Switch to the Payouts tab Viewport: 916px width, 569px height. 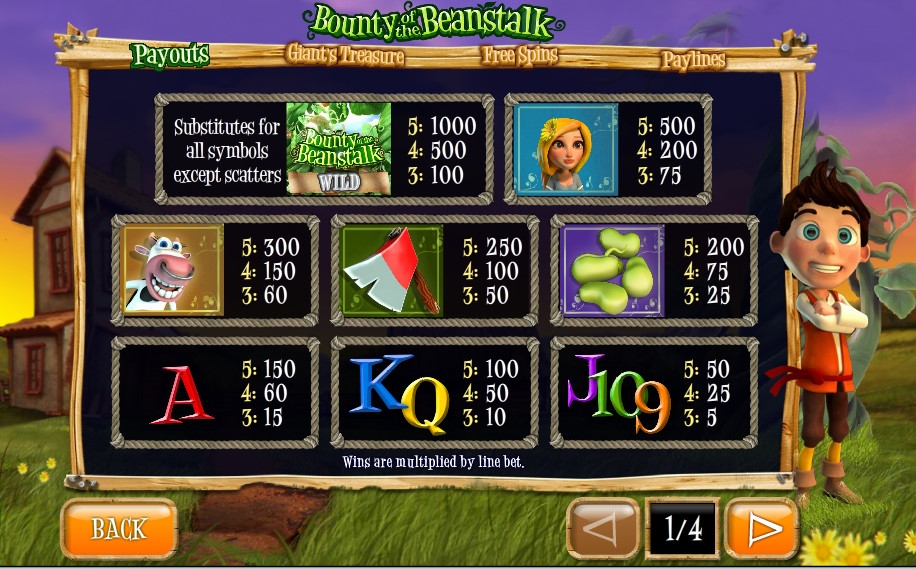pos(171,55)
